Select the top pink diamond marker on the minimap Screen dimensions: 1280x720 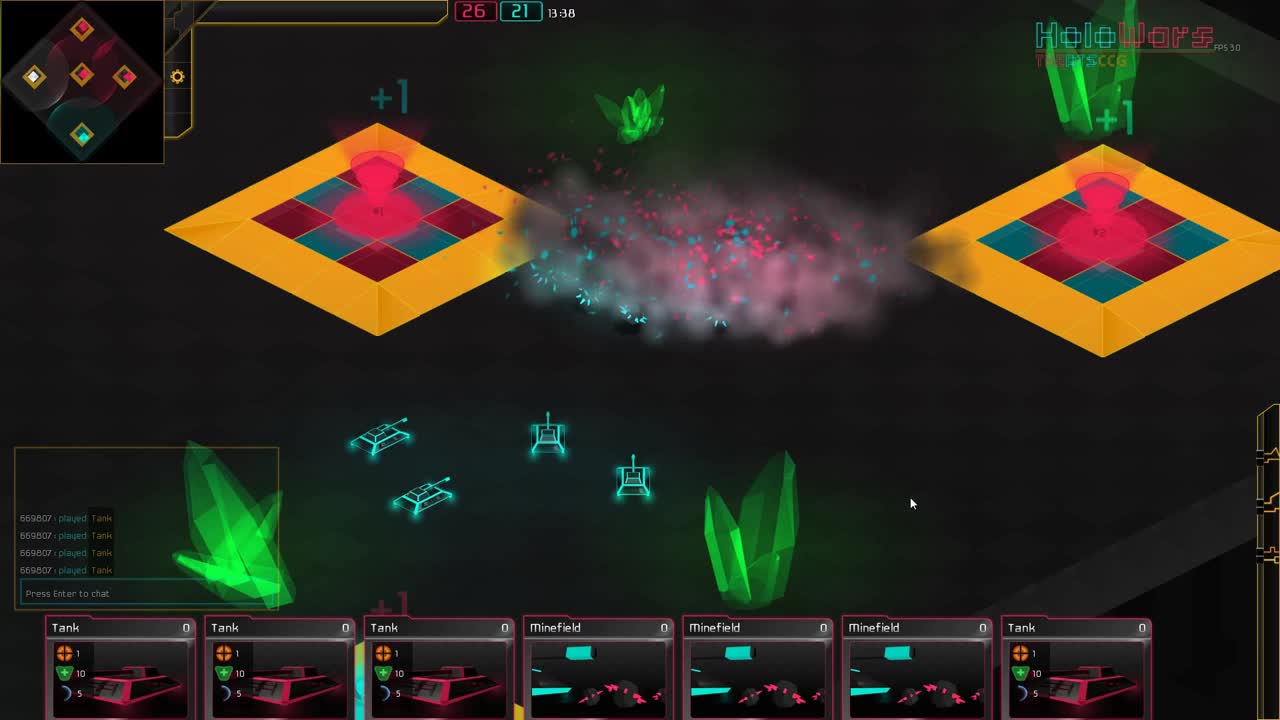(83, 29)
